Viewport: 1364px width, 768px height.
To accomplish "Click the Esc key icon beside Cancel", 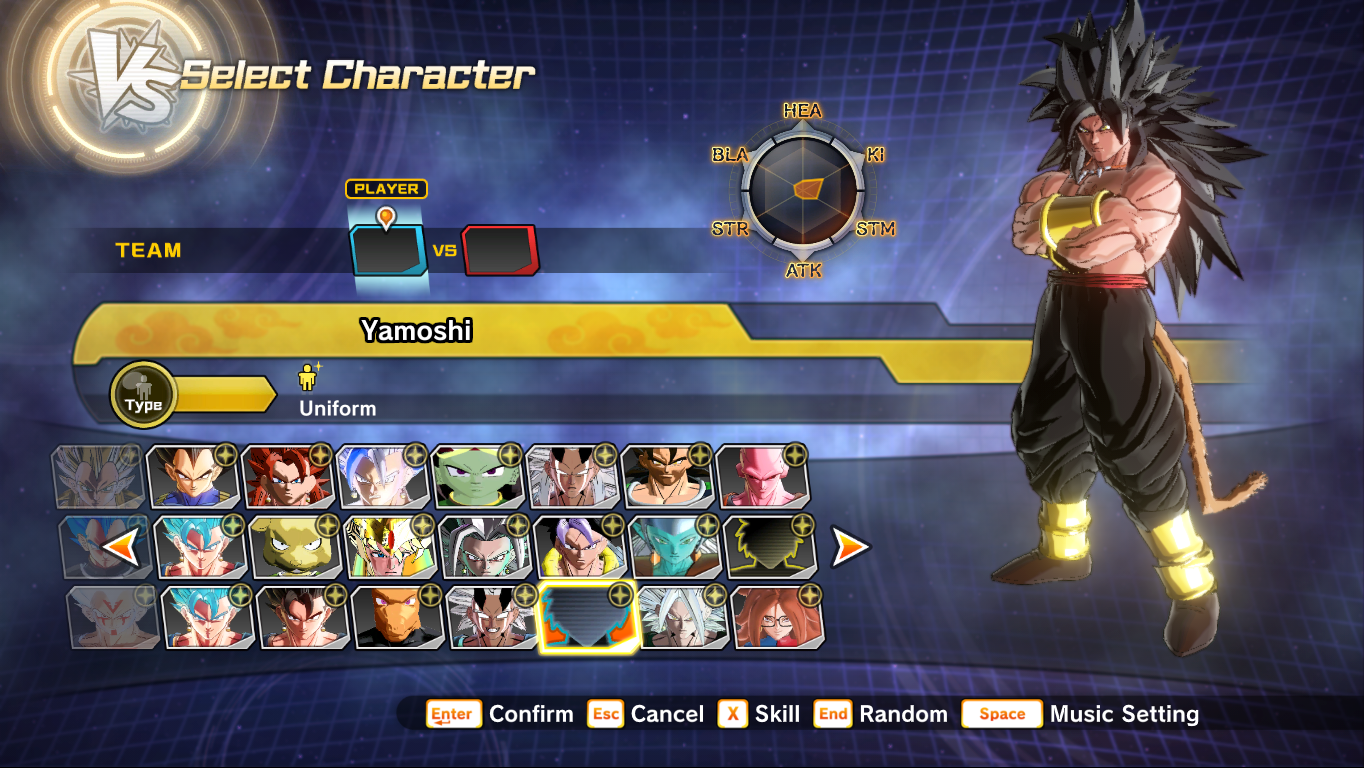I will coord(605,714).
